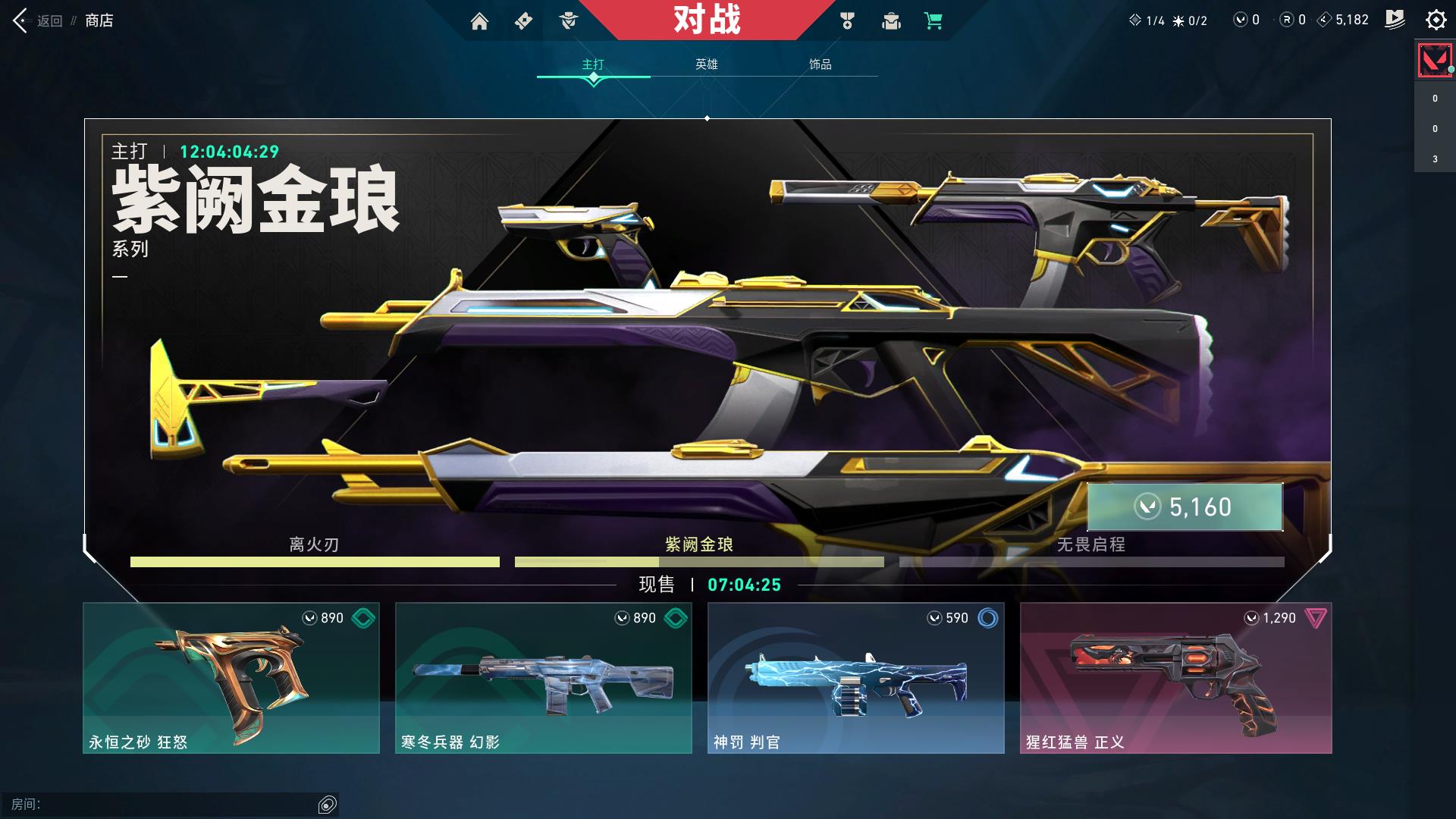Click the news/media icon near settings
Screen dimensions: 1456x819
1395,20
